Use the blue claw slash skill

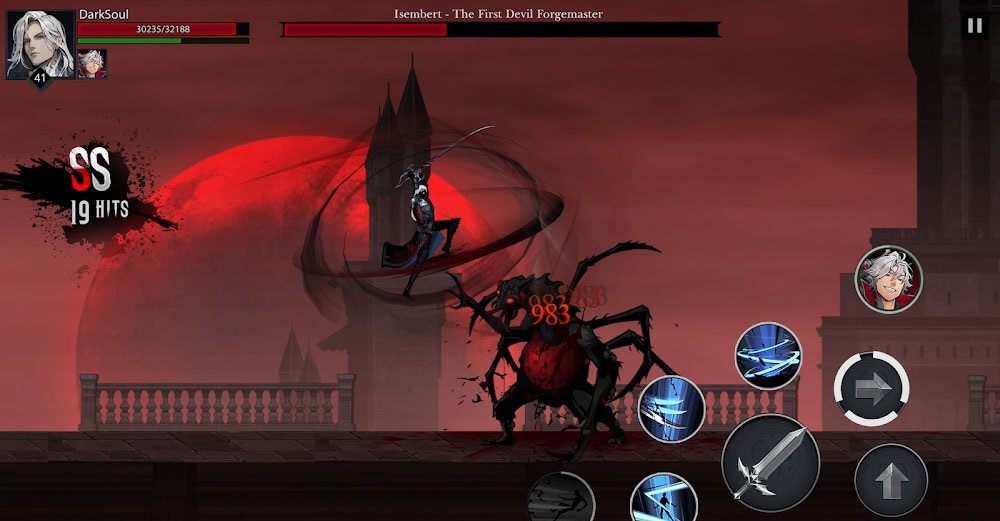(x=672, y=408)
